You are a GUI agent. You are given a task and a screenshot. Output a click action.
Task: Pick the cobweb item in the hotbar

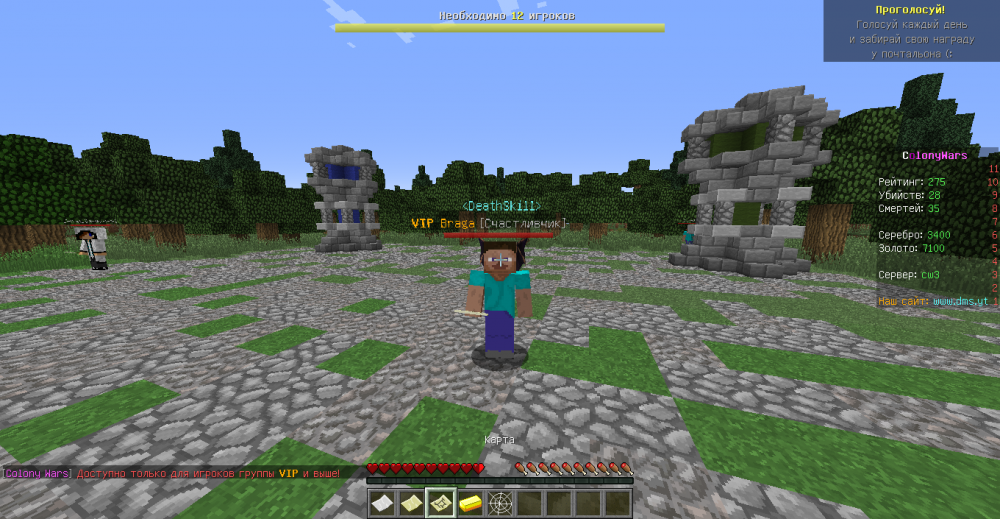(x=500, y=503)
